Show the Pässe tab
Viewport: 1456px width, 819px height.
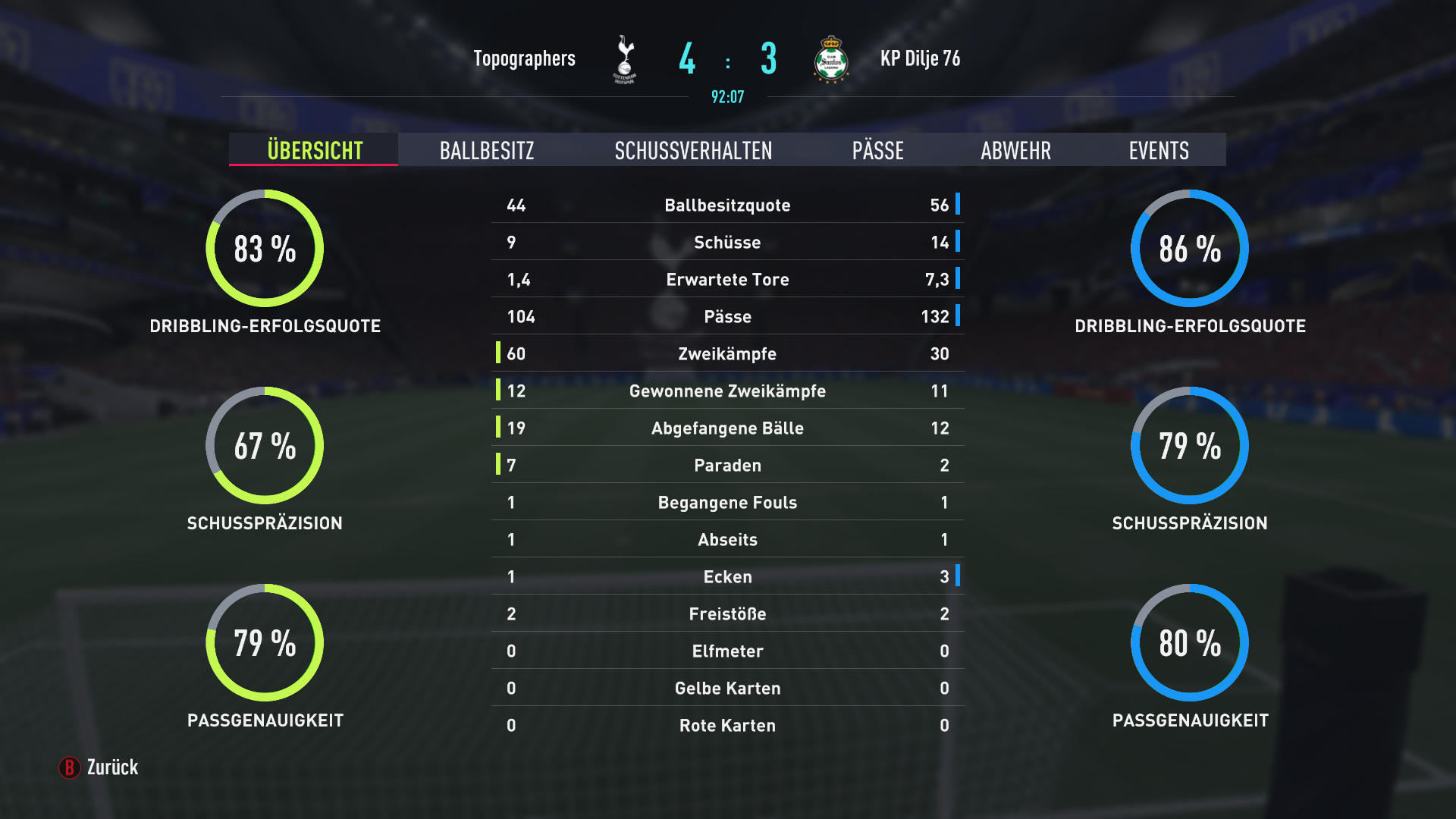pyautogui.click(x=877, y=150)
